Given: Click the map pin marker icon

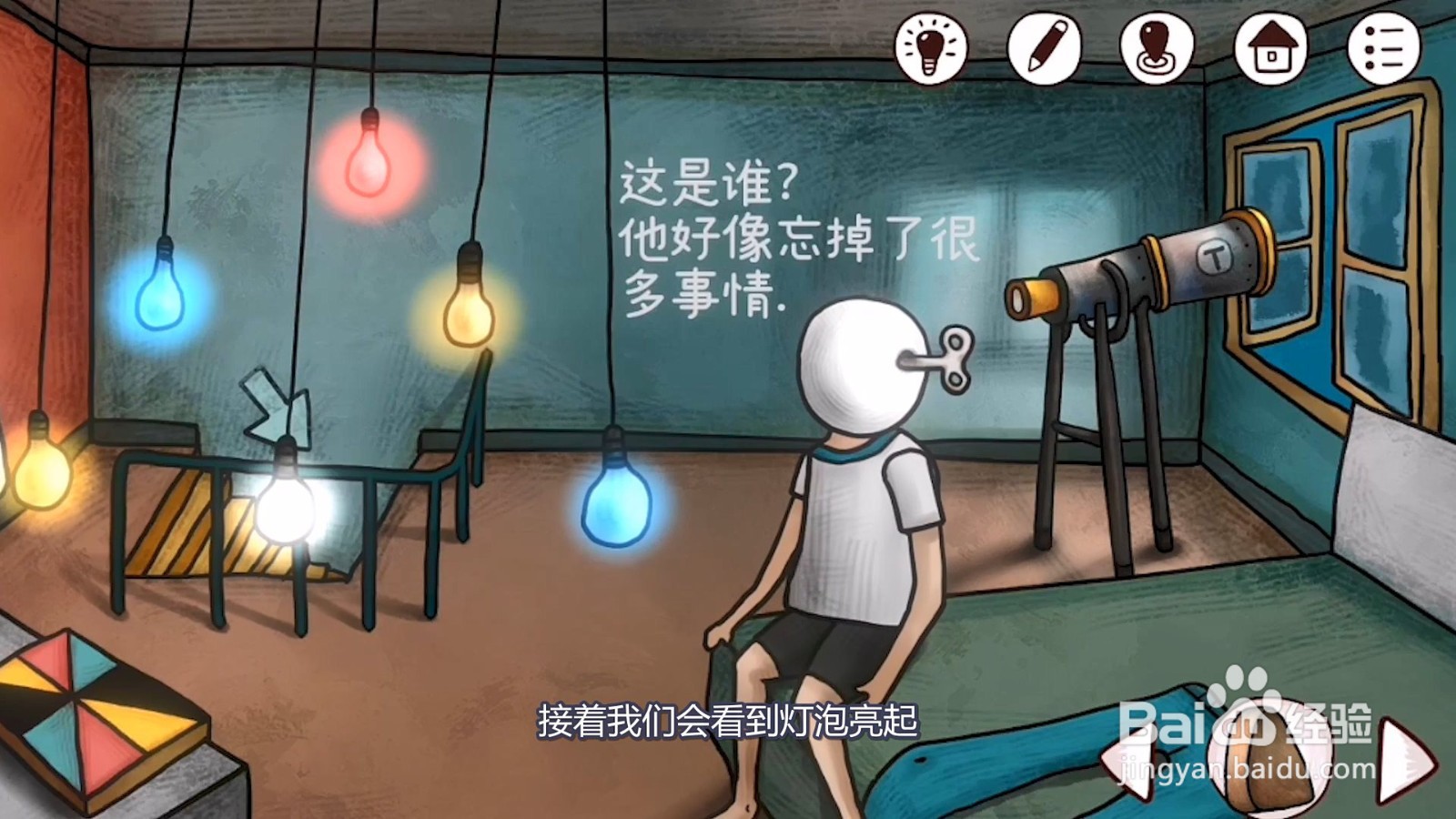Looking at the screenshot, I should 1156,47.
